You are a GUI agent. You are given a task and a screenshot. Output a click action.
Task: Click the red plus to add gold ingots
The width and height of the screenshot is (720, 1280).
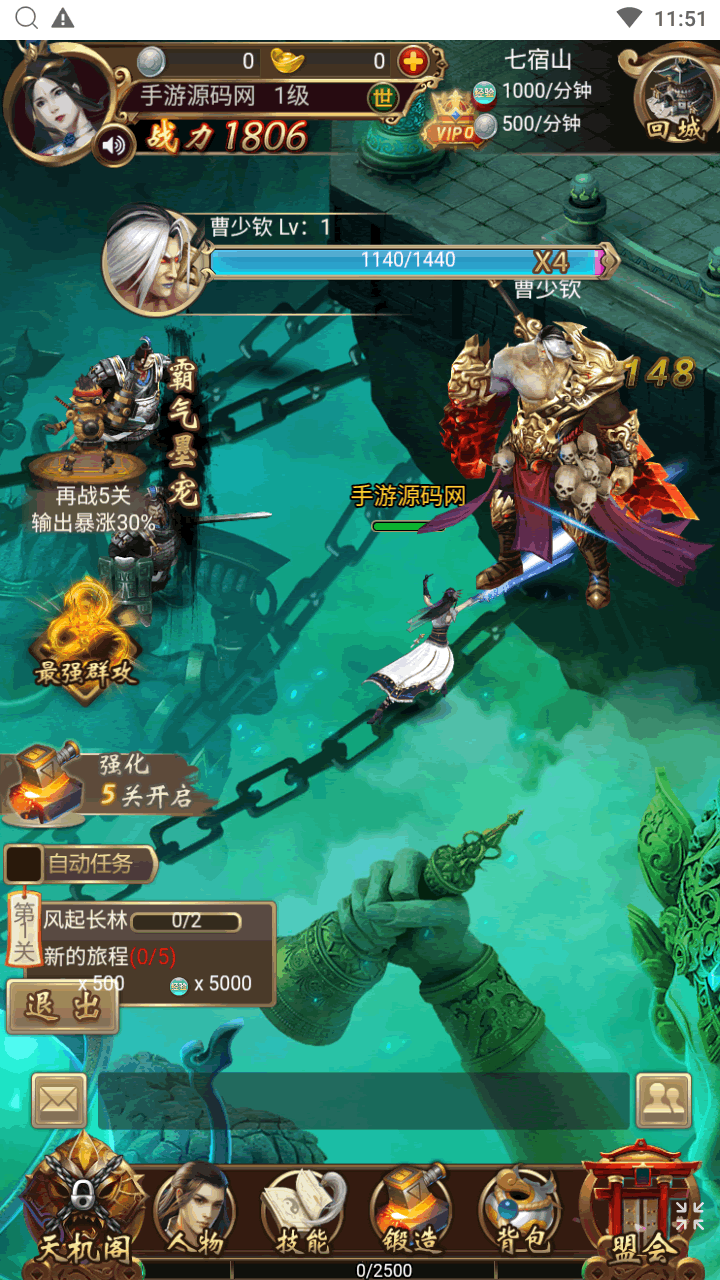[413, 62]
